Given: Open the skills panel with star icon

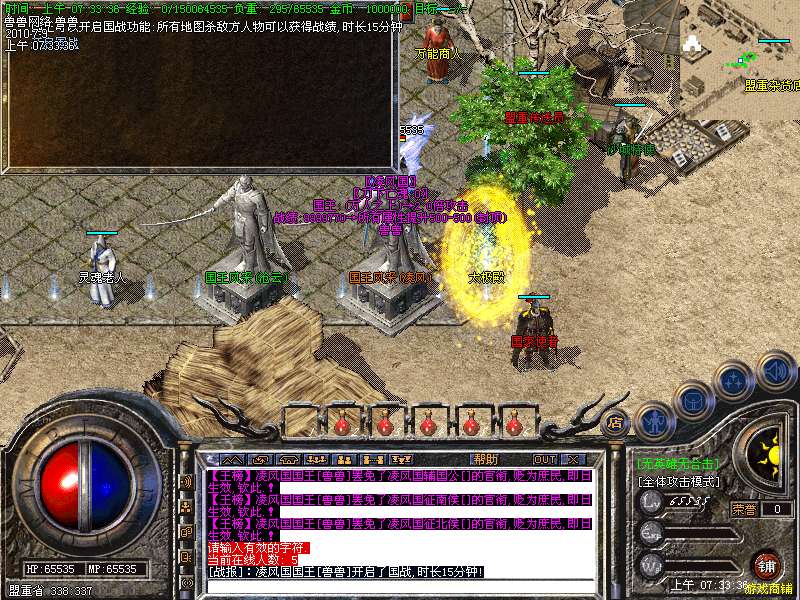Looking at the screenshot, I should click(734, 380).
